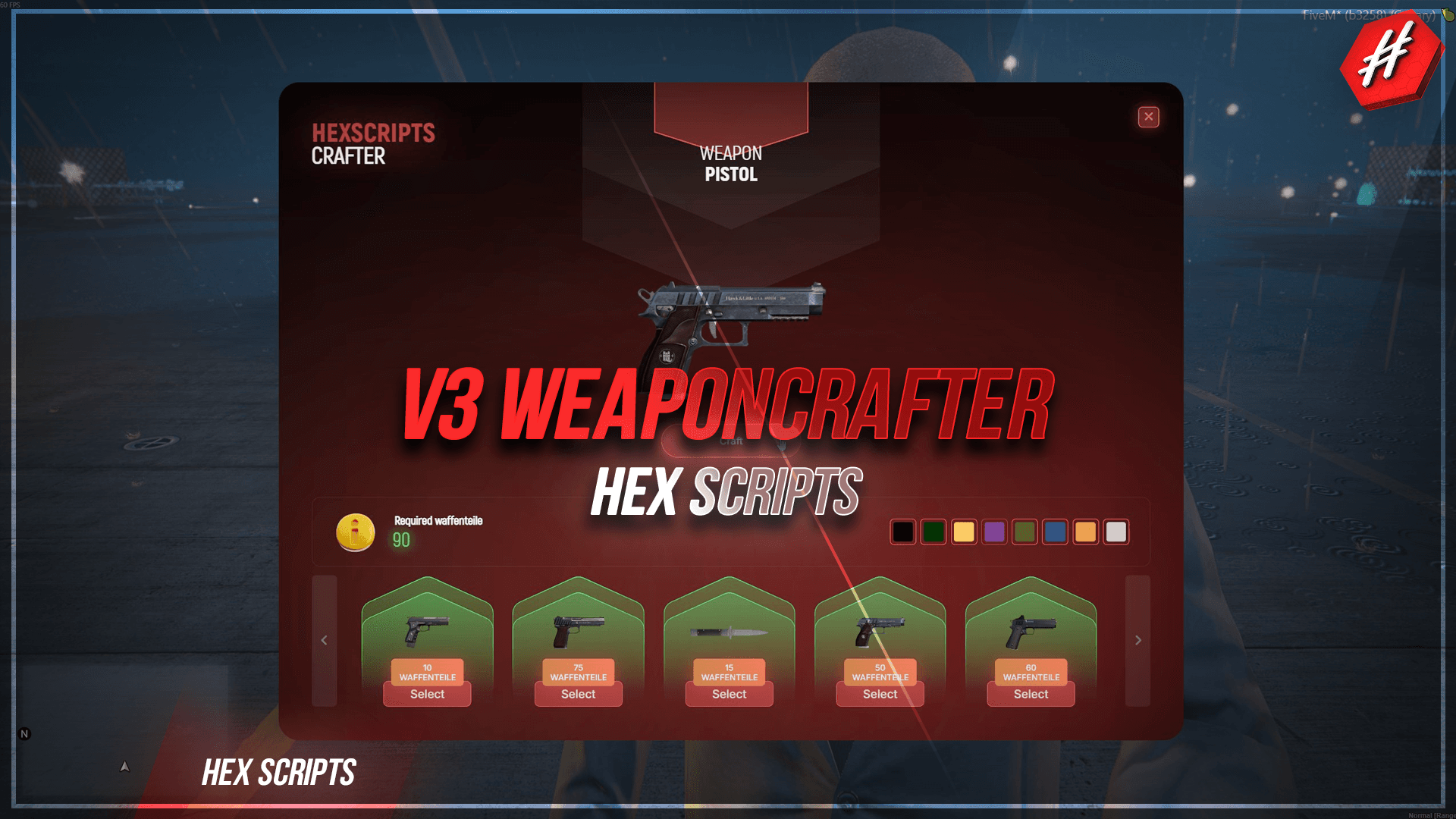Screen dimensions: 1456x819
Task: Click the left chevron to scroll weapons back
Action: 325,640
